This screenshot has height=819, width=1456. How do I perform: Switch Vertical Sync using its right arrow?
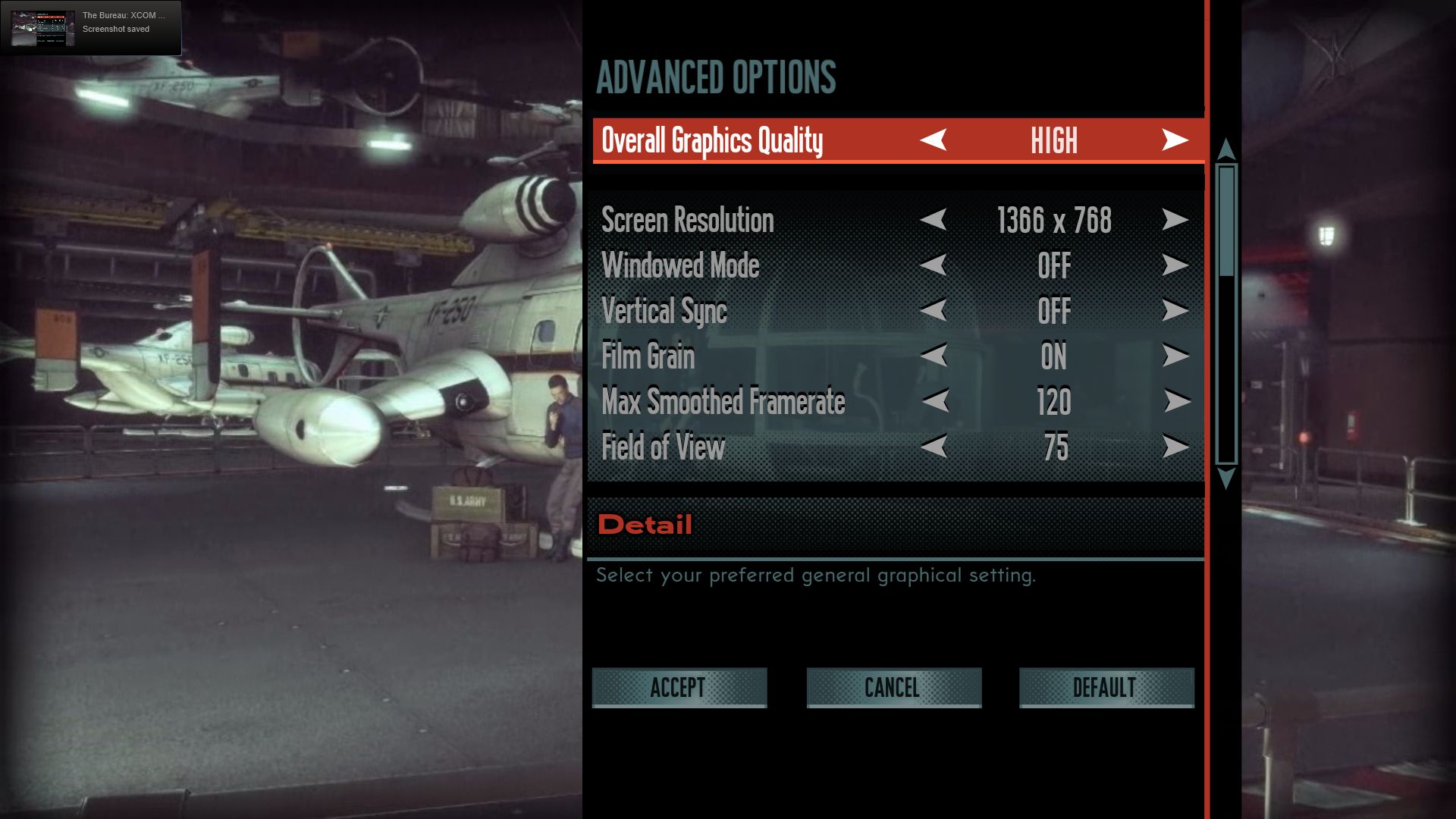click(x=1175, y=310)
